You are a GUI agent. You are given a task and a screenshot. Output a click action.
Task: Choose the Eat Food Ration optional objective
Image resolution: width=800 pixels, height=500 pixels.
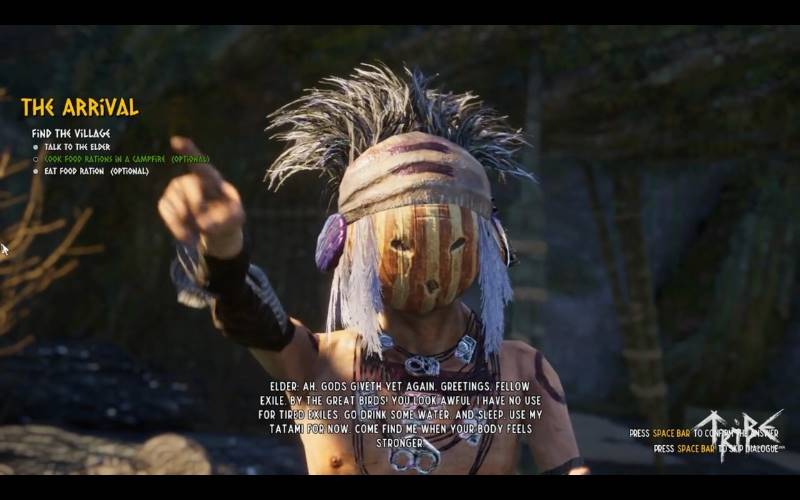pyautogui.click(x=96, y=171)
